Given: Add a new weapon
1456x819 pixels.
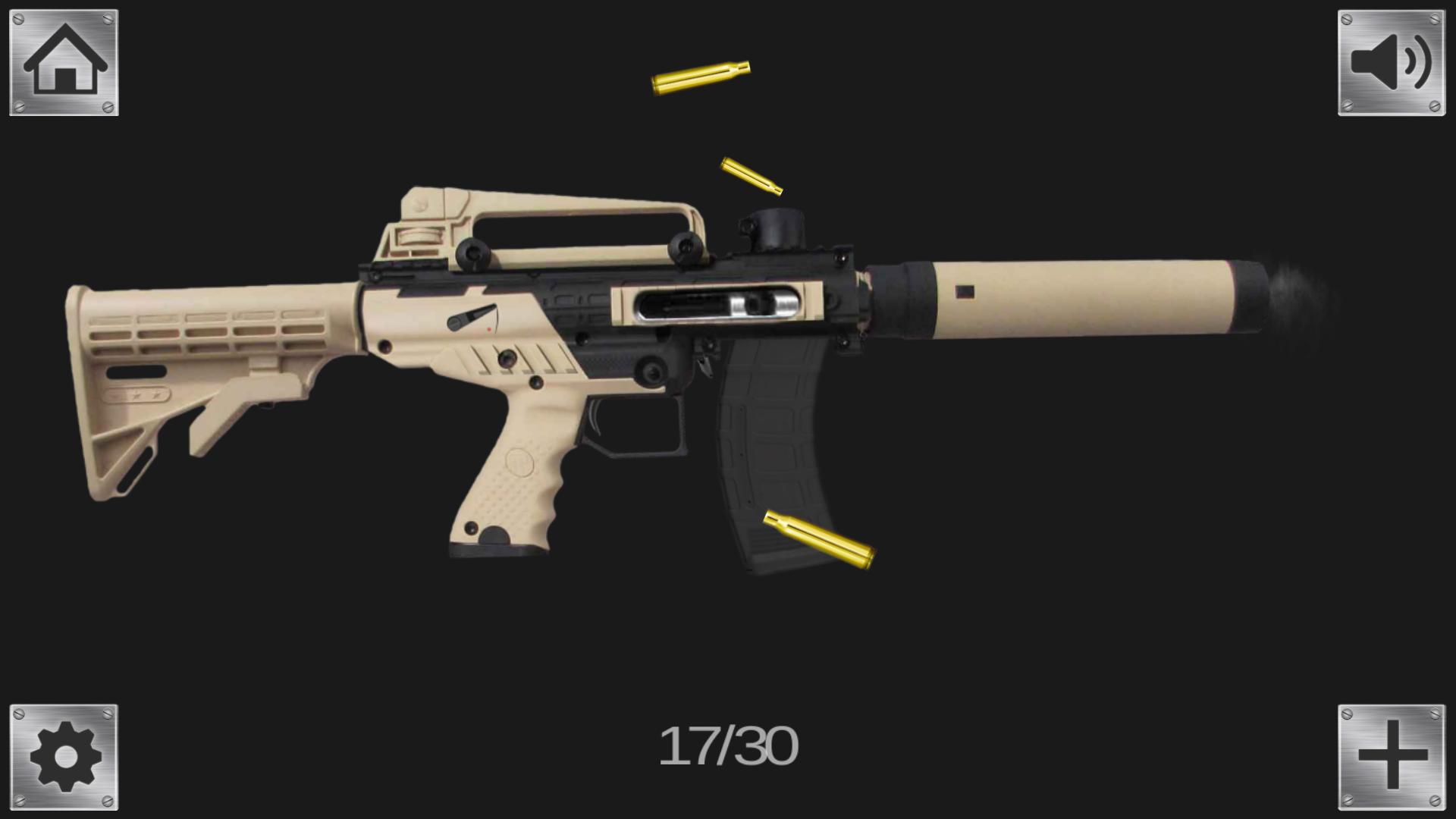Looking at the screenshot, I should pos(1392,757).
